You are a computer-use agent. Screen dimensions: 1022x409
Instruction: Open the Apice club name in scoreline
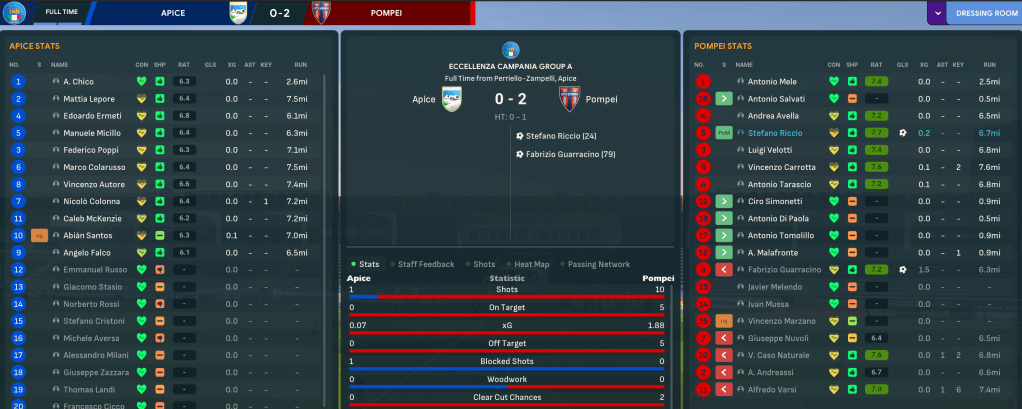pos(425,99)
